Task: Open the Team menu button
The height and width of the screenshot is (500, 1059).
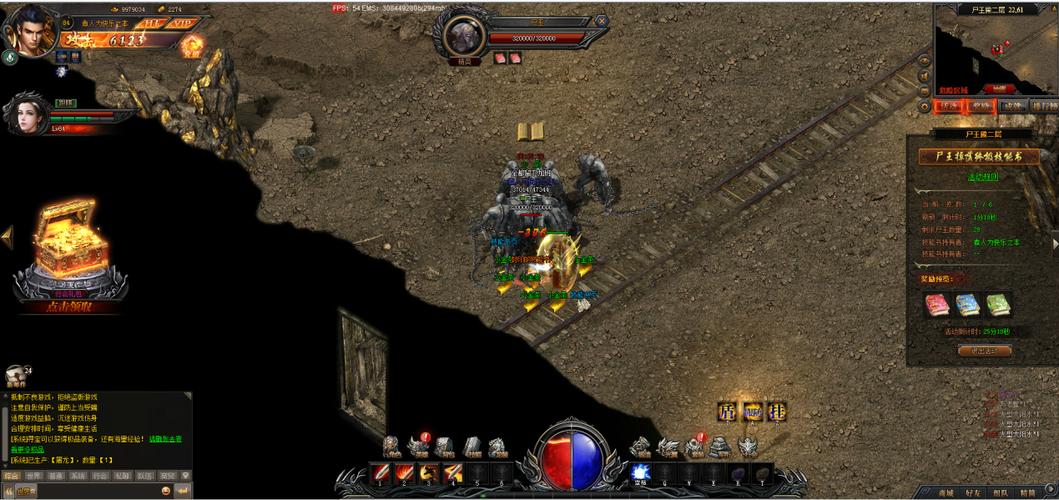Action: [1000, 492]
